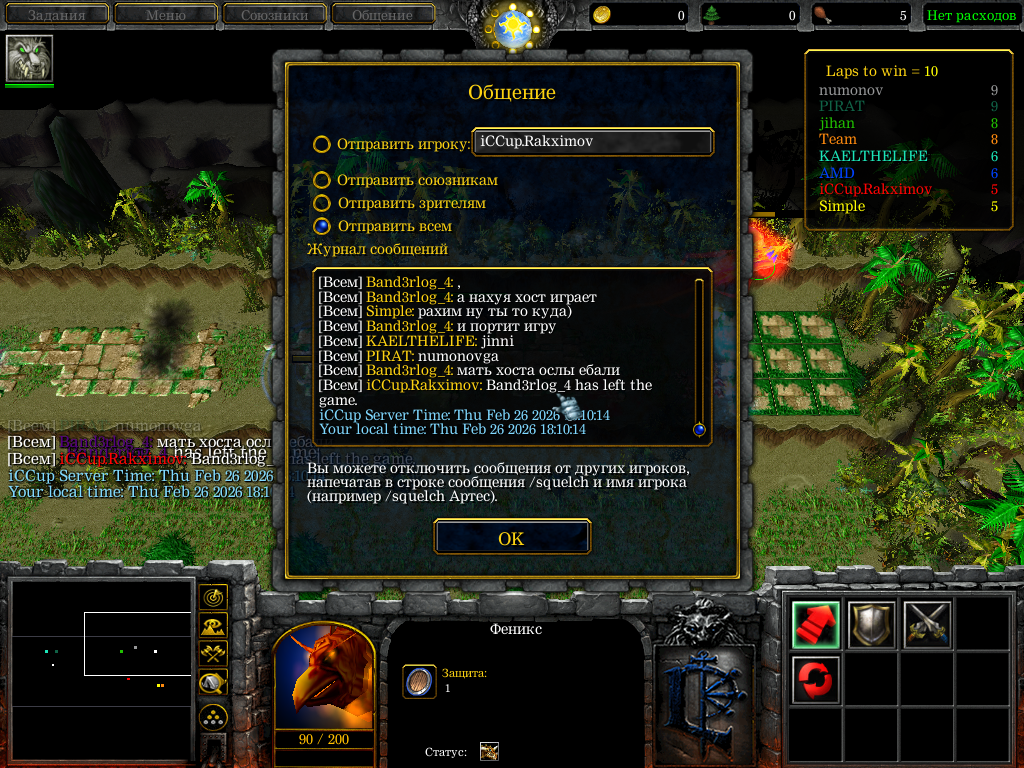Screen dimensions: 1024x768
Task: Click the message log scrollbar down knob
Action: point(699,430)
